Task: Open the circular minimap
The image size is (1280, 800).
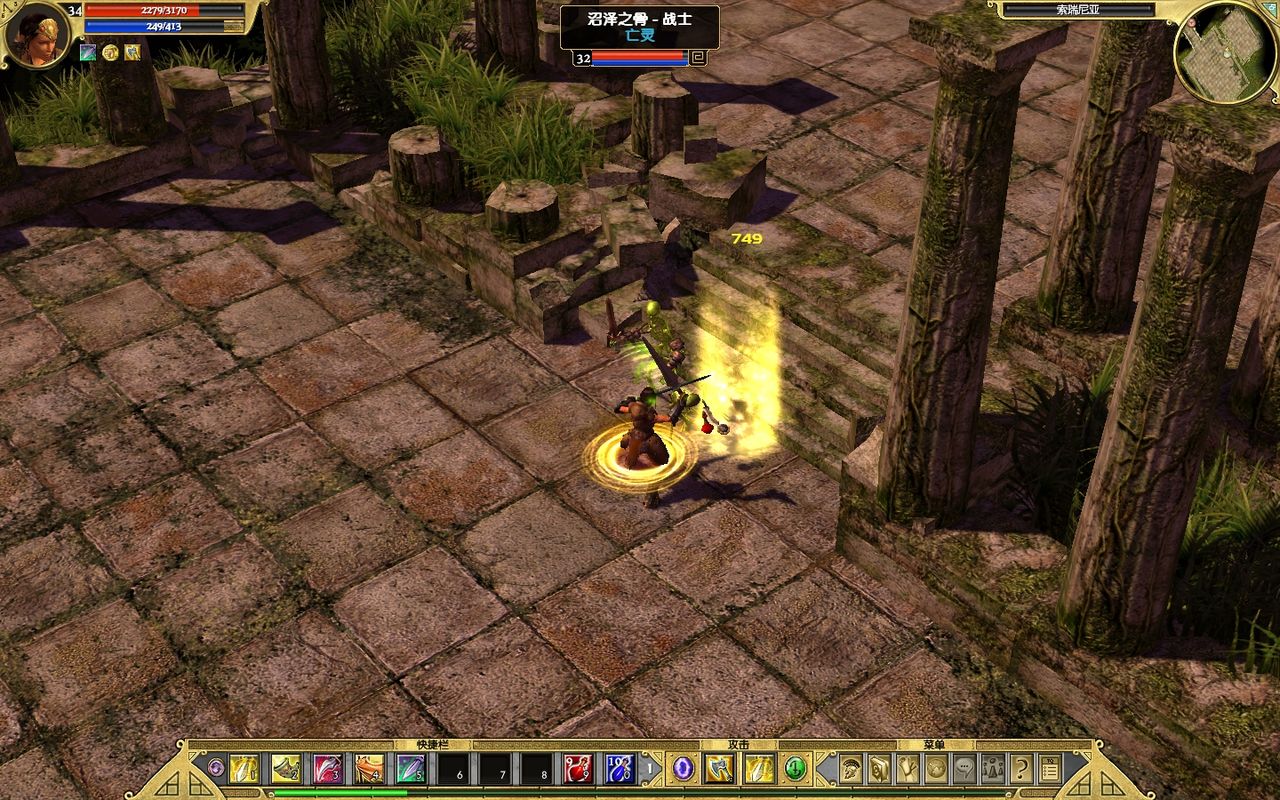Action: 1225,52
